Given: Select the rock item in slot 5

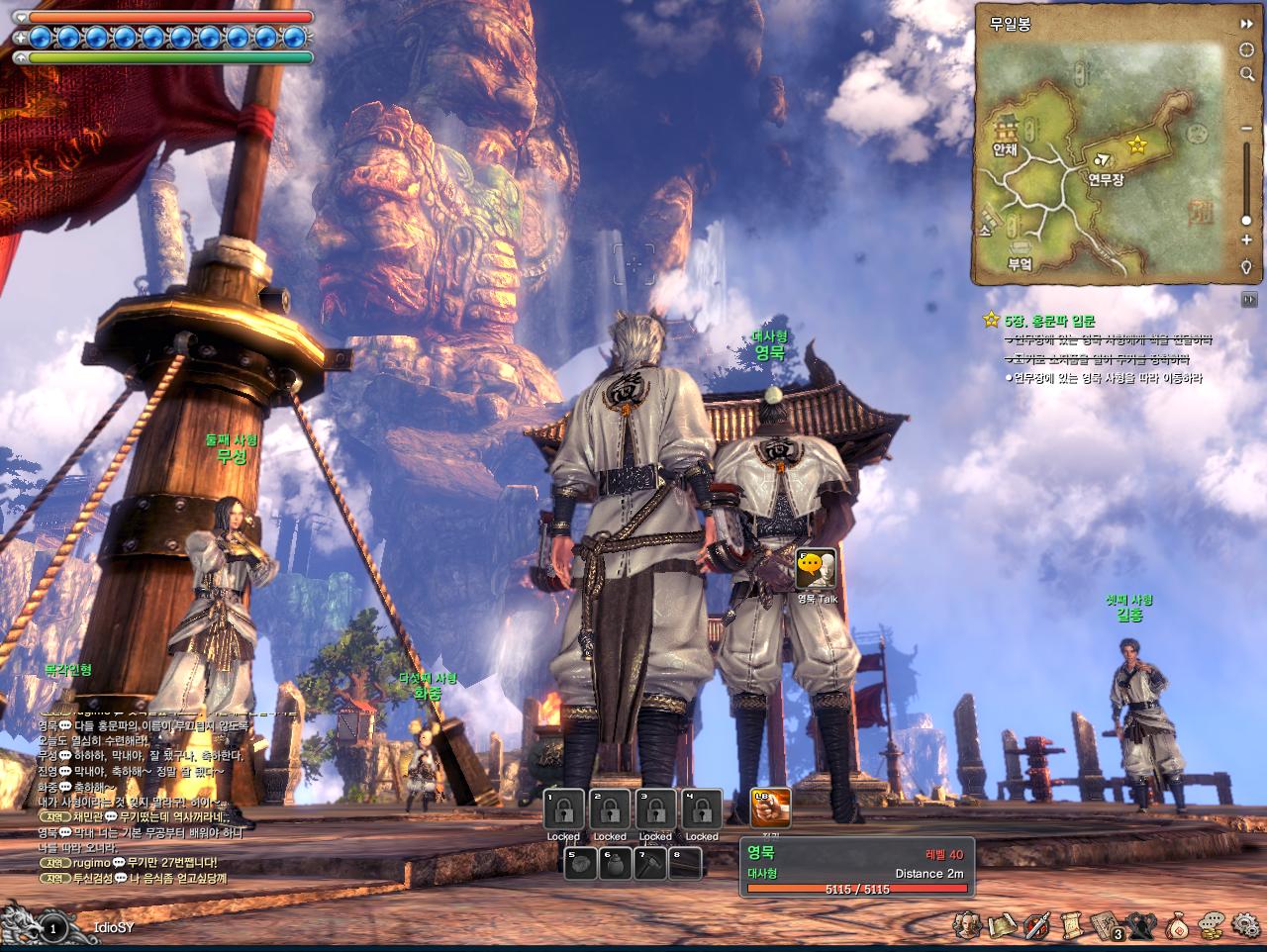Looking at the screenshot, I should (x=580, y=864).
